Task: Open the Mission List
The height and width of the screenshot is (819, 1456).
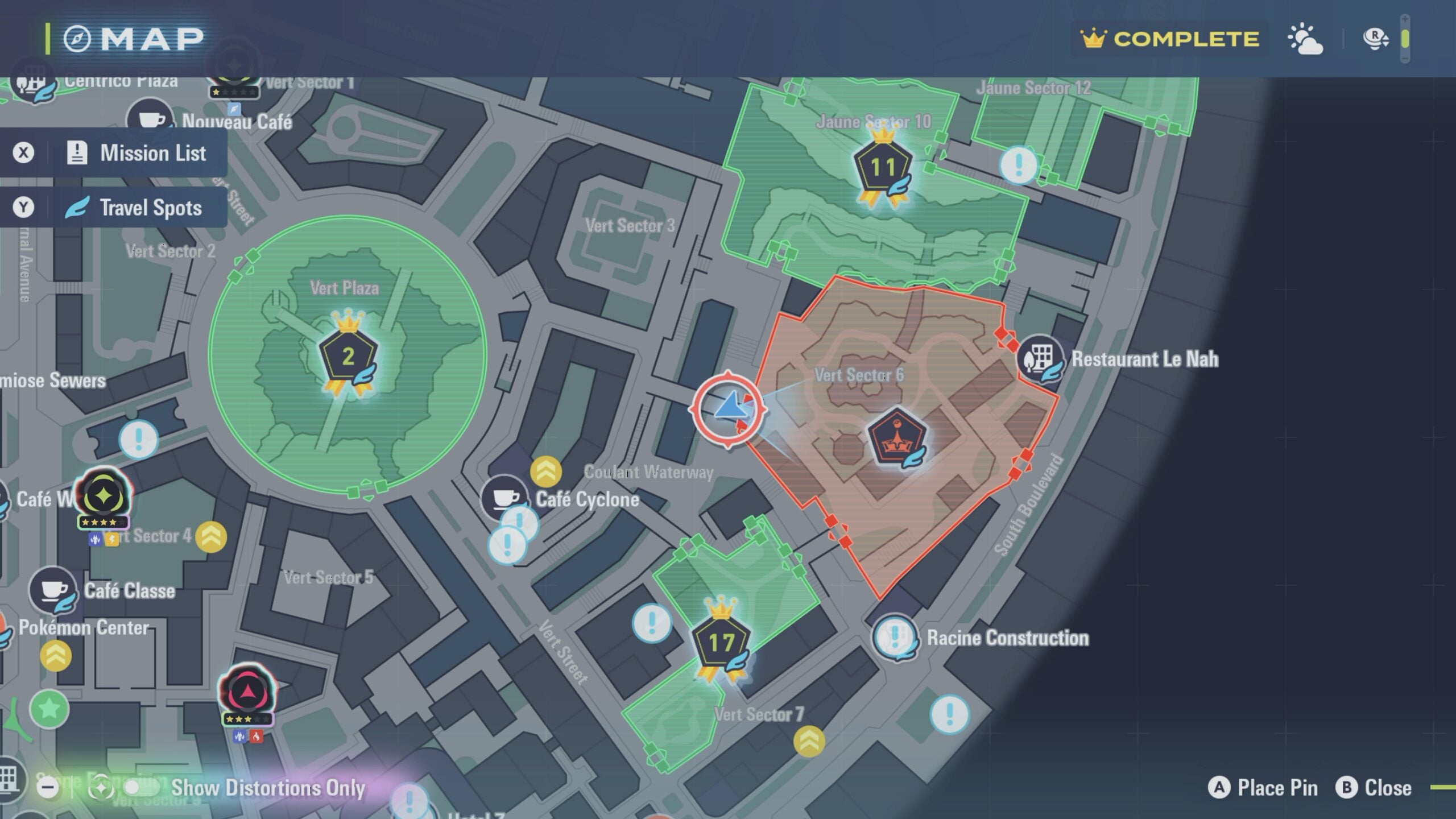Action: 135,153
